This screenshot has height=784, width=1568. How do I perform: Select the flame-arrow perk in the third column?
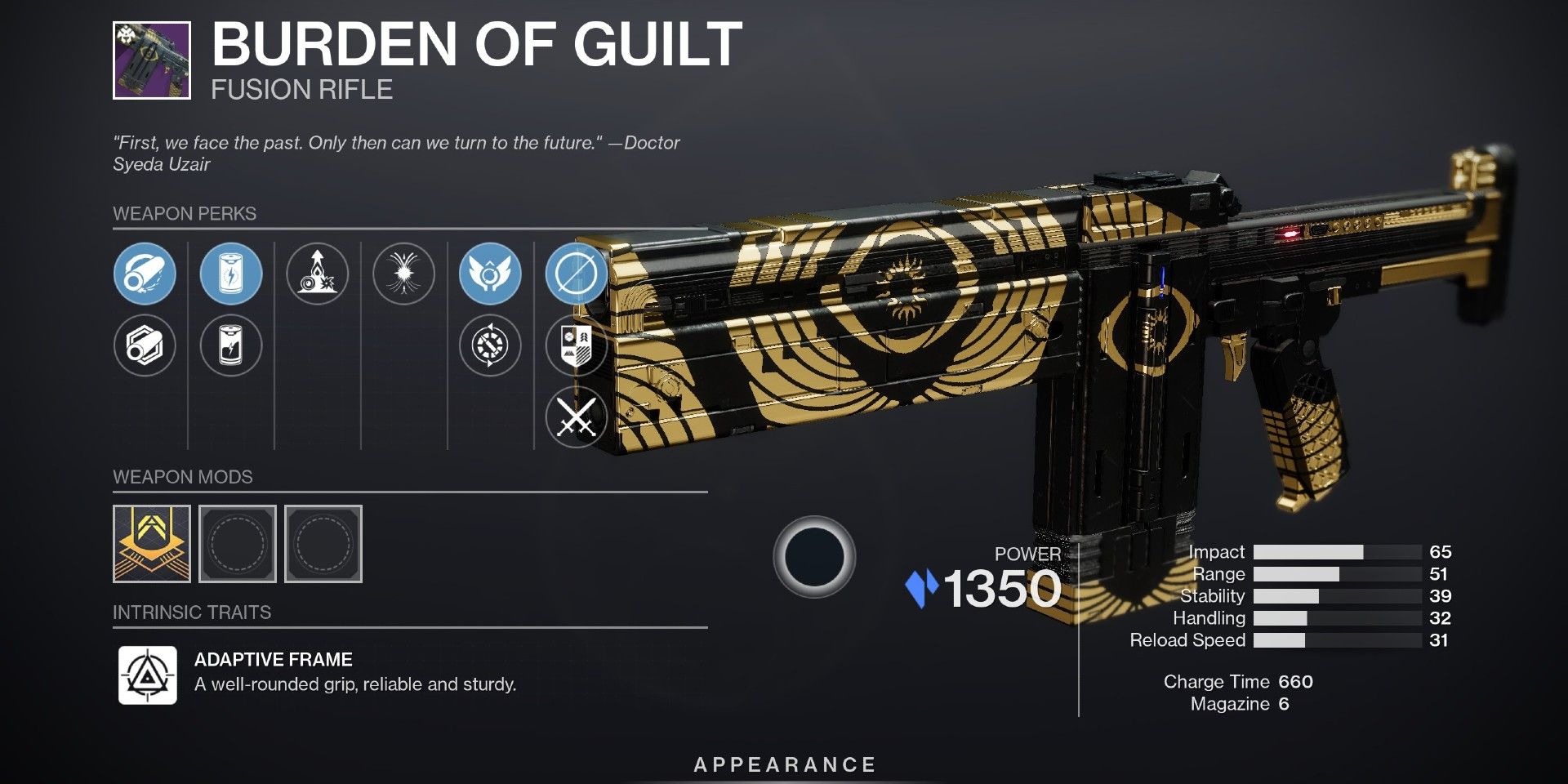click(x=319, y=275)
